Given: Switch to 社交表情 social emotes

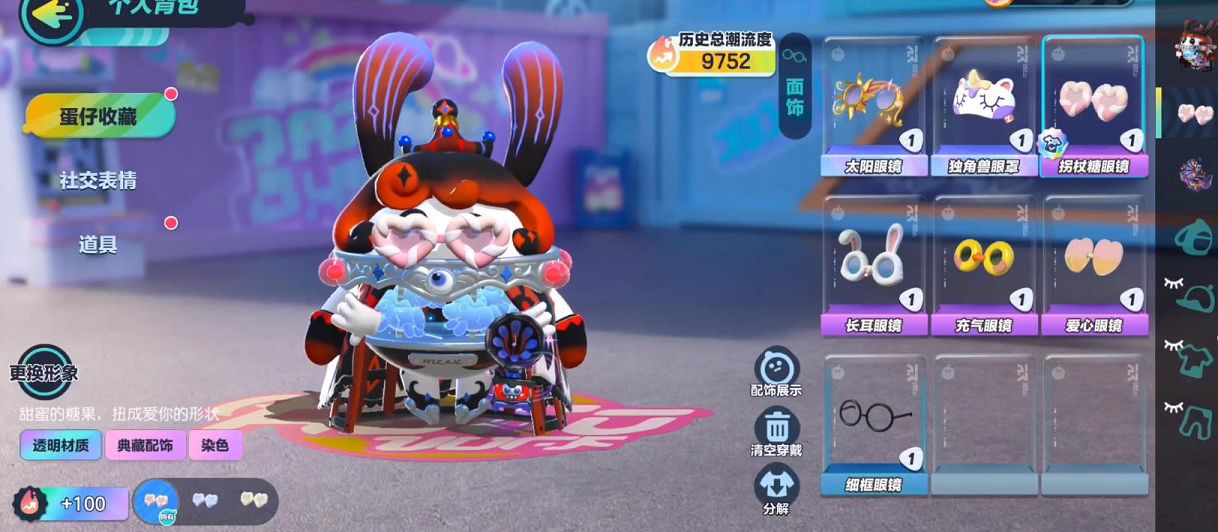Looking at the screenshot, I should click(98, 181).
